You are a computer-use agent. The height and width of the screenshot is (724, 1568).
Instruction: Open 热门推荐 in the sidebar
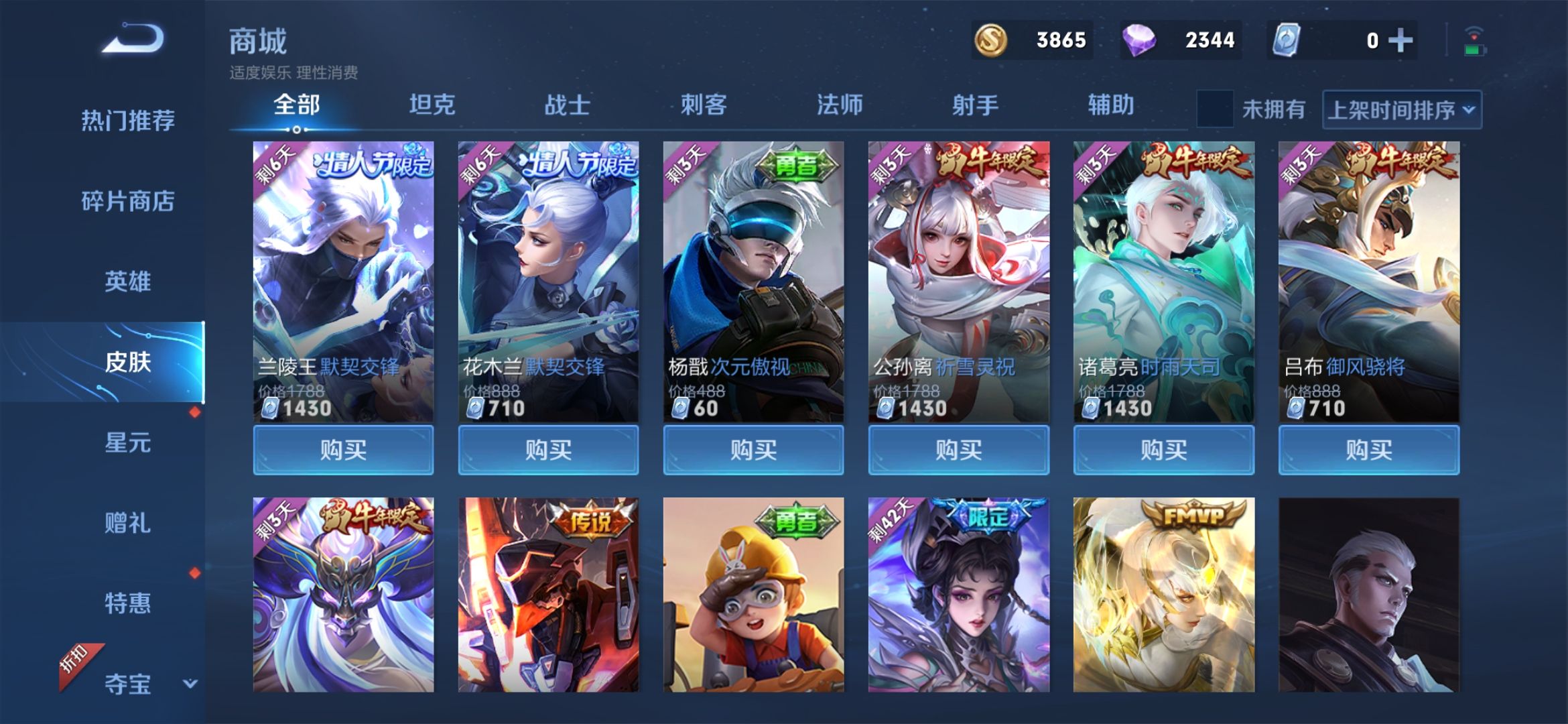[128, 121]
